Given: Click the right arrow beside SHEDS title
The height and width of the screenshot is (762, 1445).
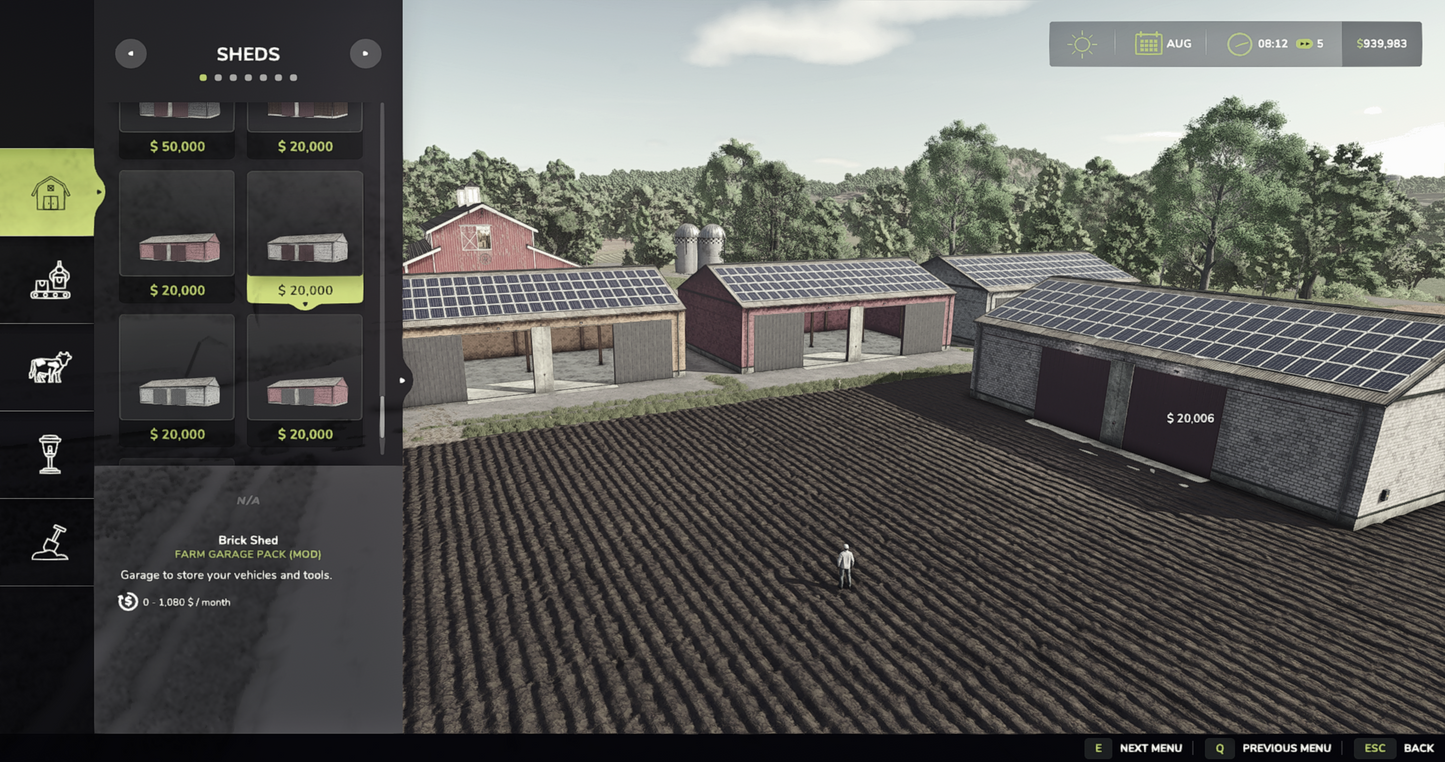Looking at the screenshot, I should click(x=364, y=52).
